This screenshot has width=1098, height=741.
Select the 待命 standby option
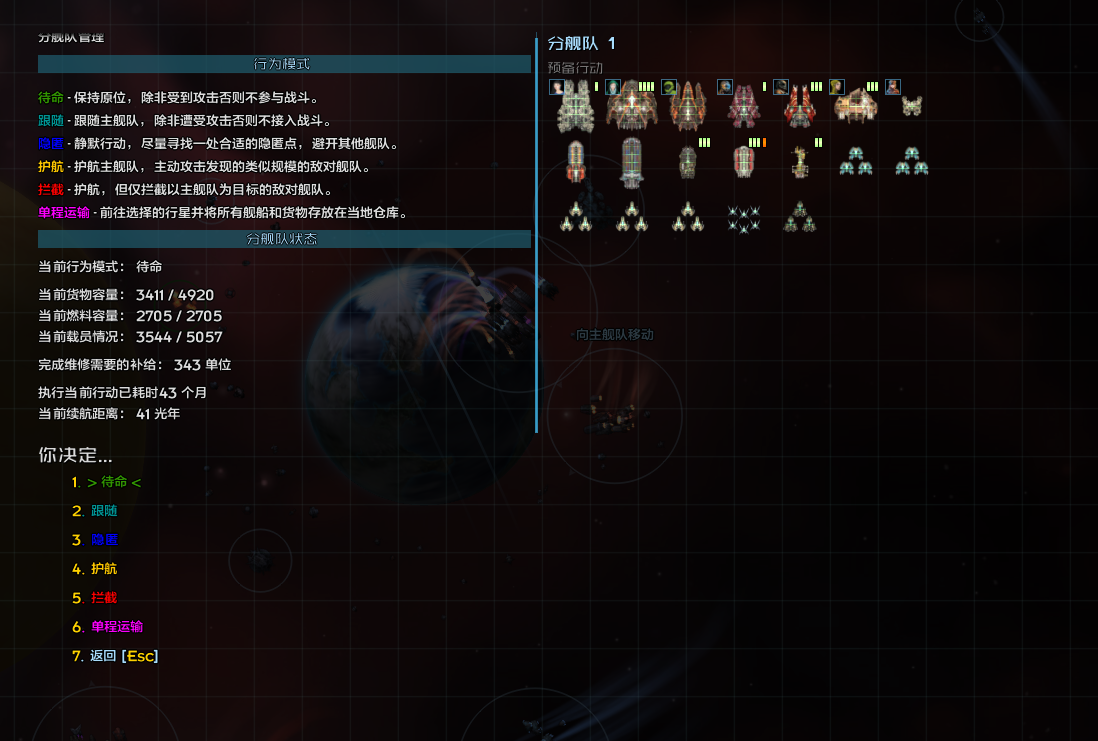click(x=114, y=482)
